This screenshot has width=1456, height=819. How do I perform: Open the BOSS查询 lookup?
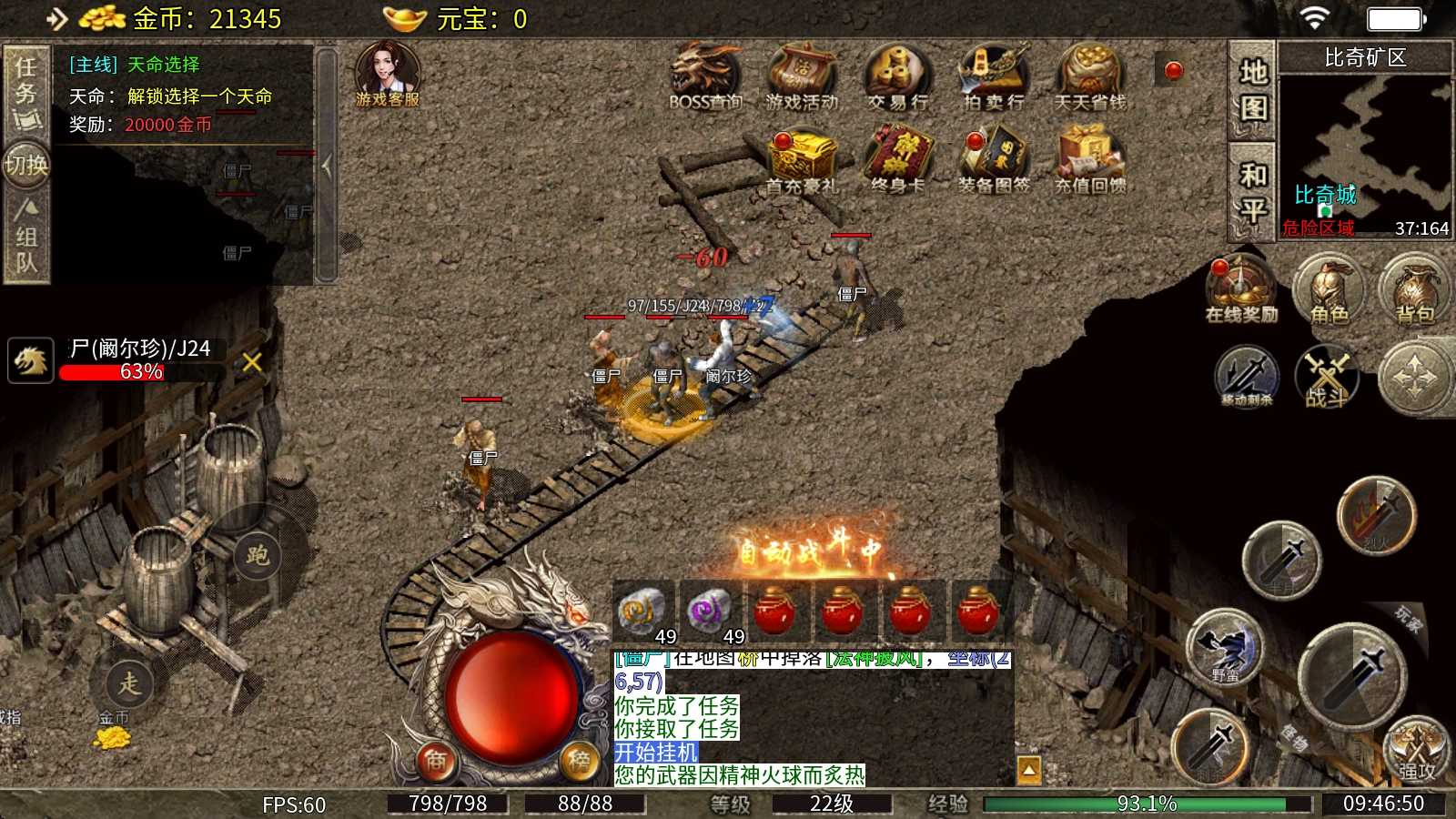pyautogui.click(x=706, y=76)
